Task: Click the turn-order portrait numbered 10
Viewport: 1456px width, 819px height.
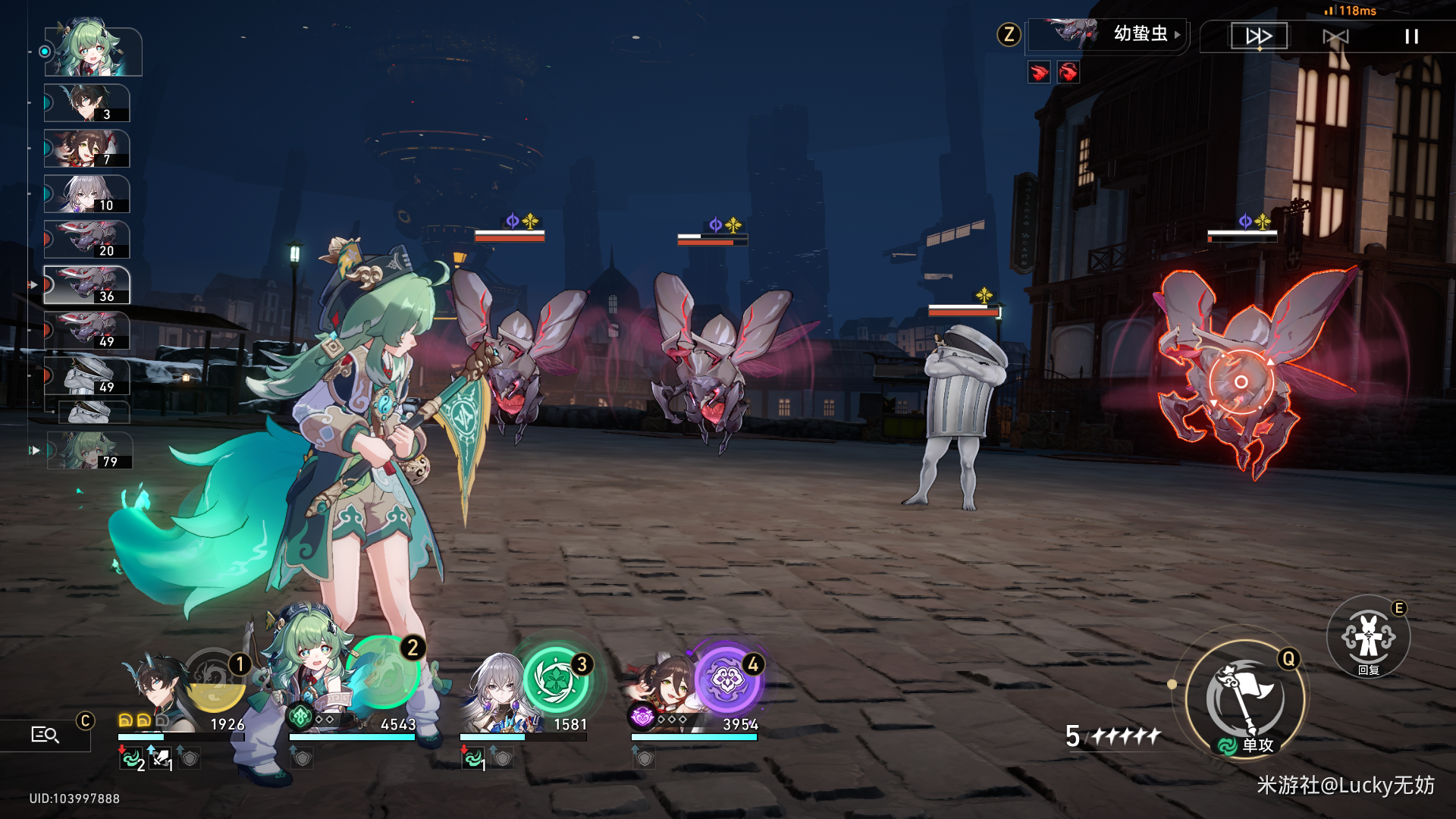Action: click(x=87, y=194)
